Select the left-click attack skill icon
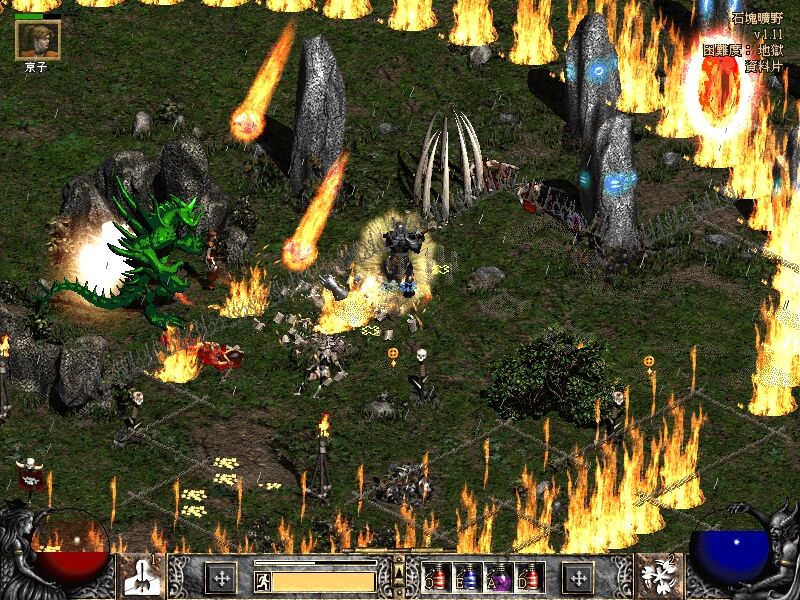Image resolution: width=800 pixels, height=600 pixels. [x=139, y=577]
